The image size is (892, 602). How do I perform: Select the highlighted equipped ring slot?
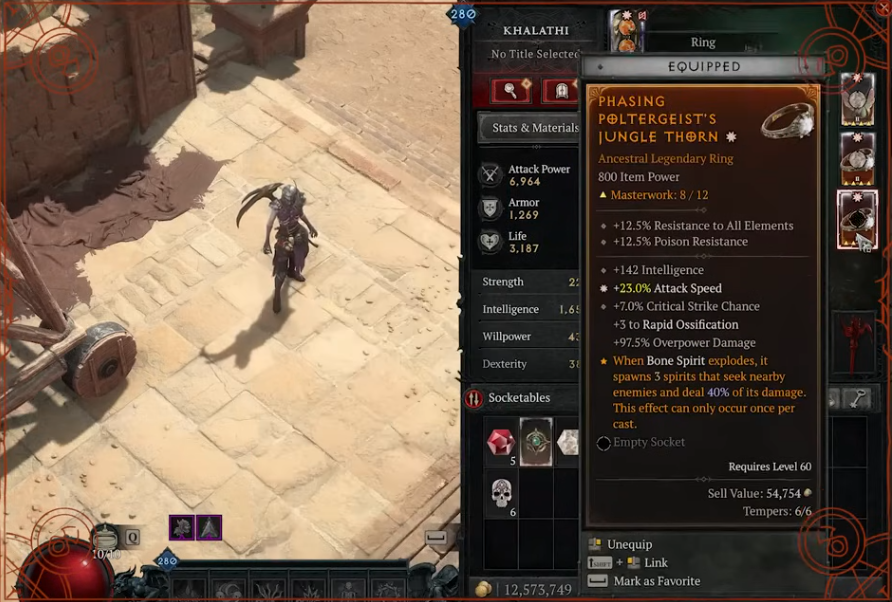(857, 219)
